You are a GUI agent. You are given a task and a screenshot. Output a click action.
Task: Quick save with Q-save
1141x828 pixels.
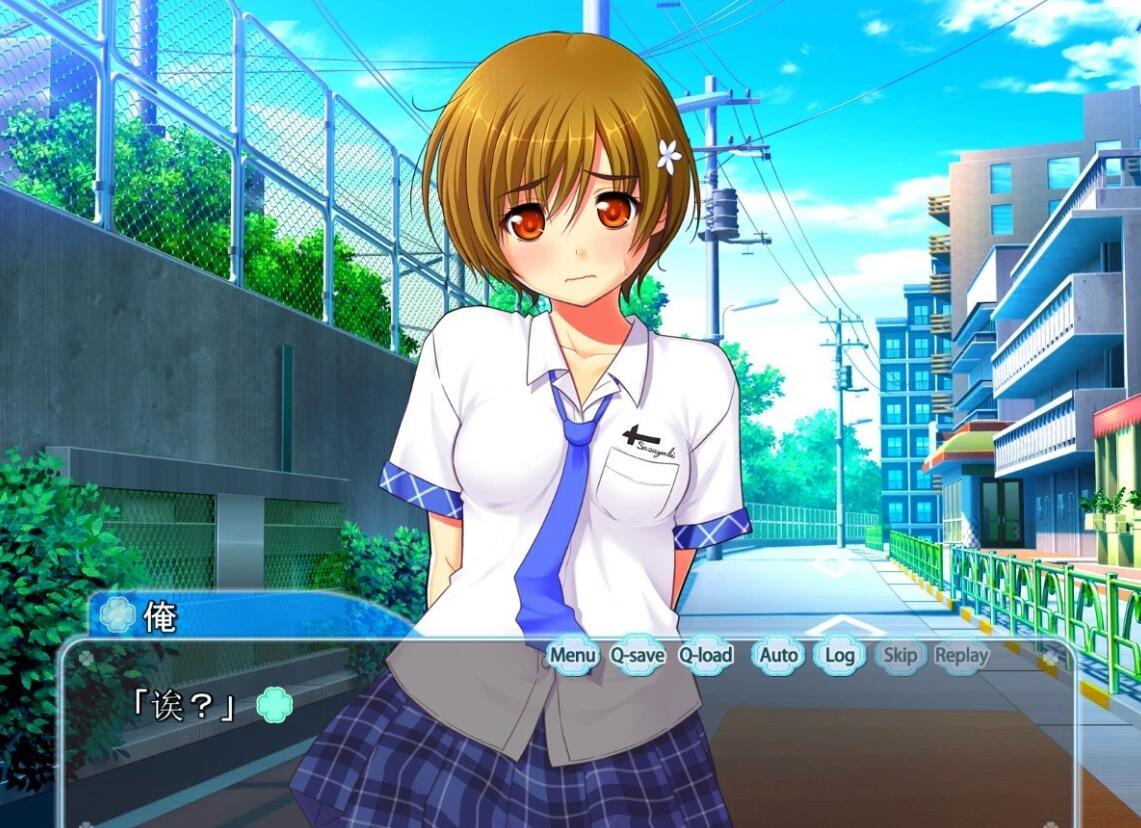click(637, 656)
